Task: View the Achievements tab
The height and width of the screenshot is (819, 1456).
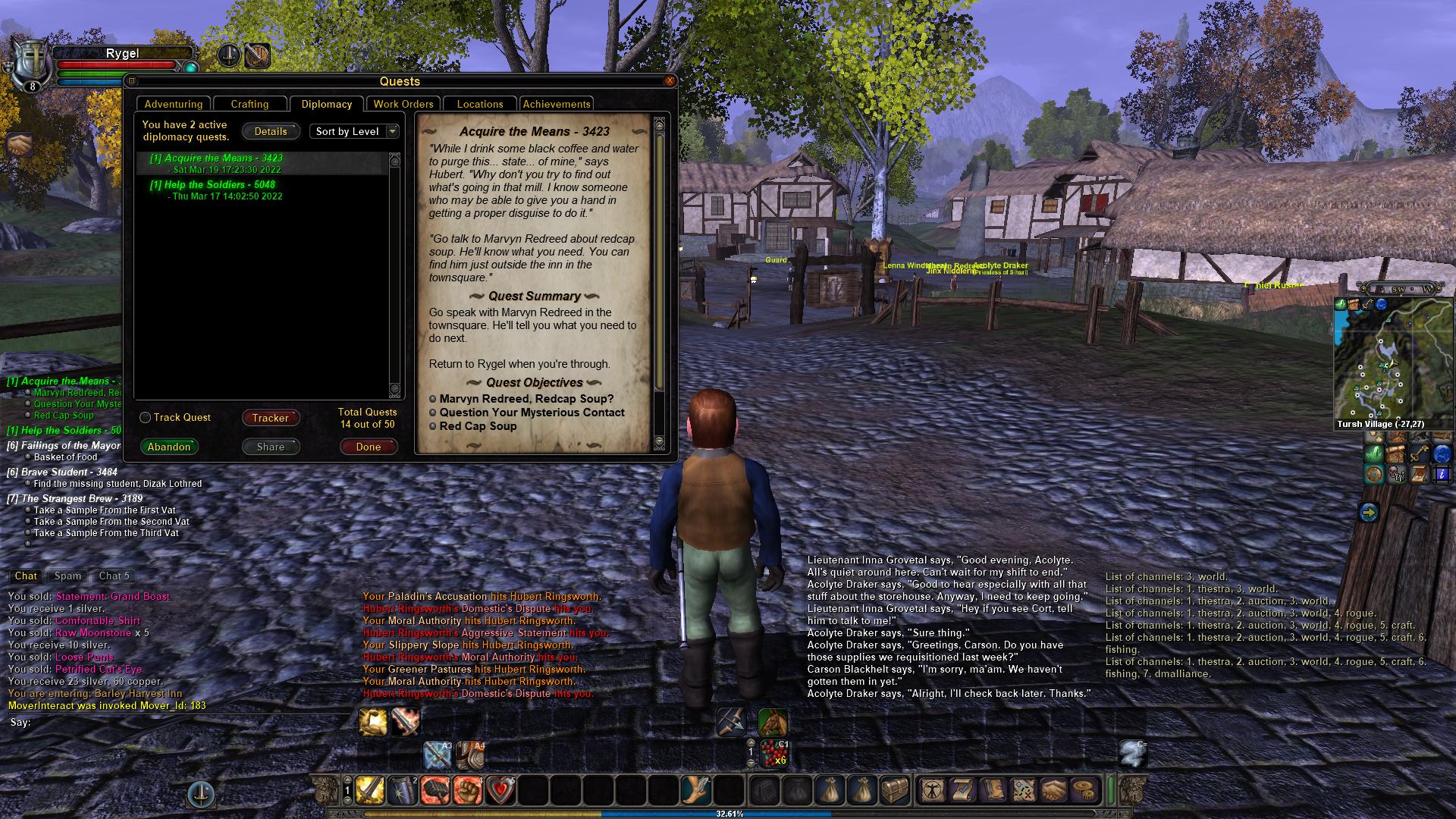Action: click(556, 104)
